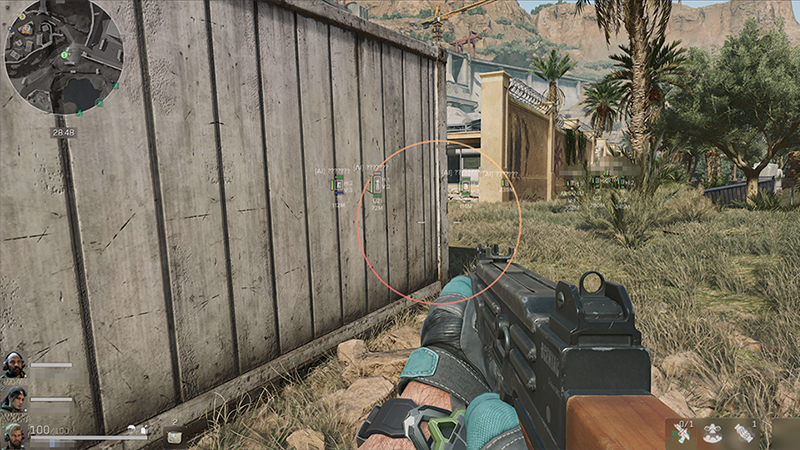Click your own blond operator portrait
This screenshot has height=450, width=800.
point(13,433)
